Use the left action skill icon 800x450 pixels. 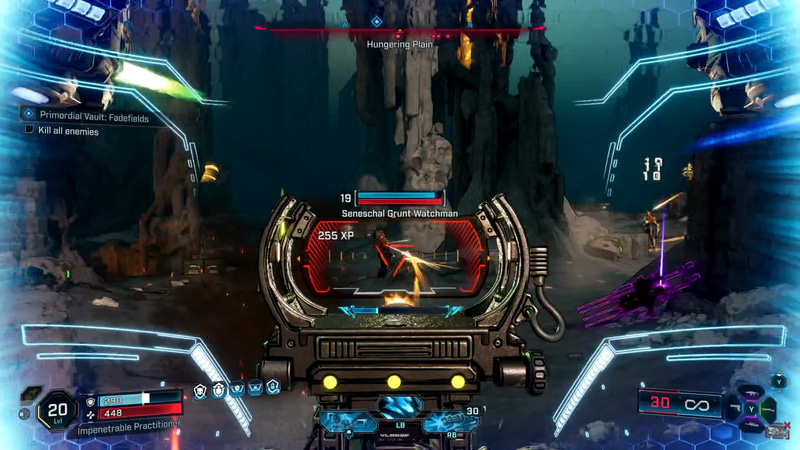348,423
